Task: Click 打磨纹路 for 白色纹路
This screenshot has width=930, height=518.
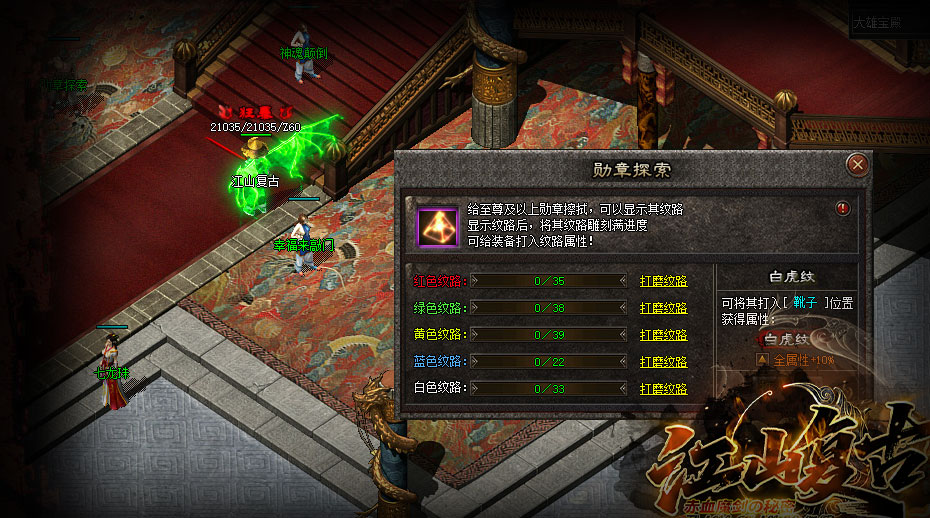Action: point(663,388)
